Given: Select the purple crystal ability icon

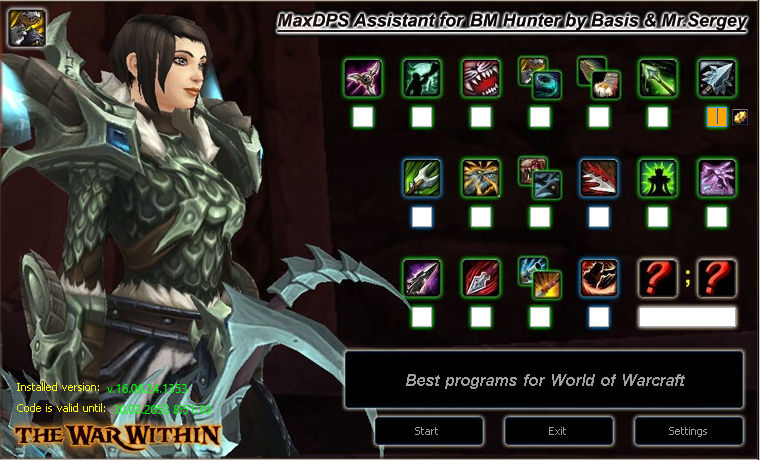Looking at the screenshot, I should pyautogui.click(x=717, y=178).
